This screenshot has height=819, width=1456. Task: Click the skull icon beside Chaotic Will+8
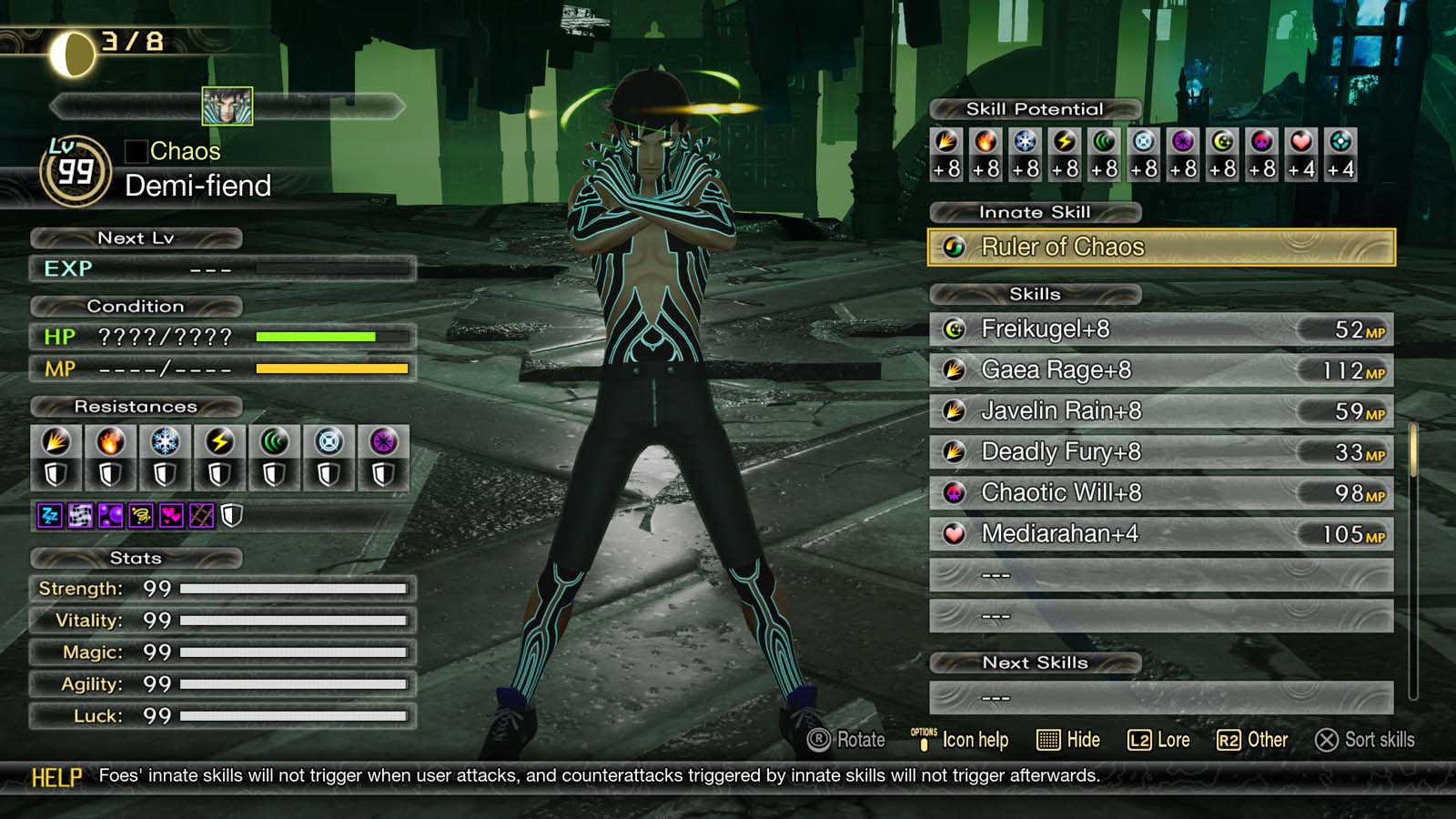955,492
